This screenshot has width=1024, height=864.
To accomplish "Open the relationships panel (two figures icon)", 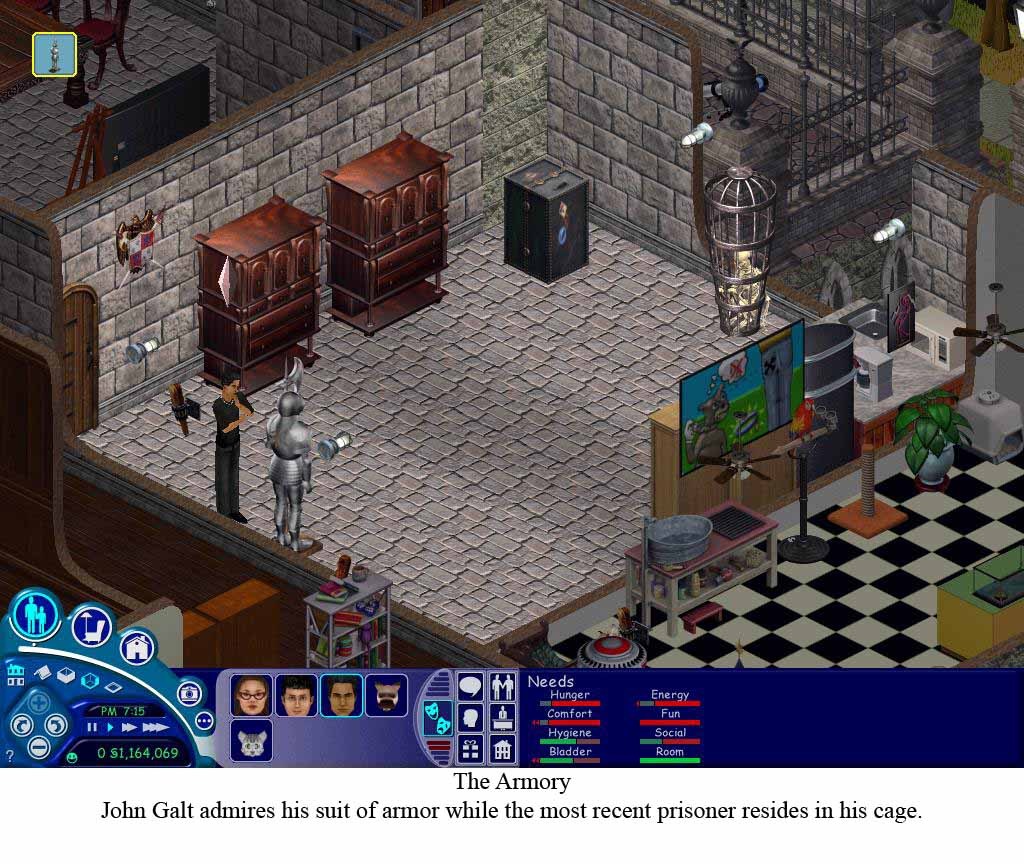I will [502, 687].
